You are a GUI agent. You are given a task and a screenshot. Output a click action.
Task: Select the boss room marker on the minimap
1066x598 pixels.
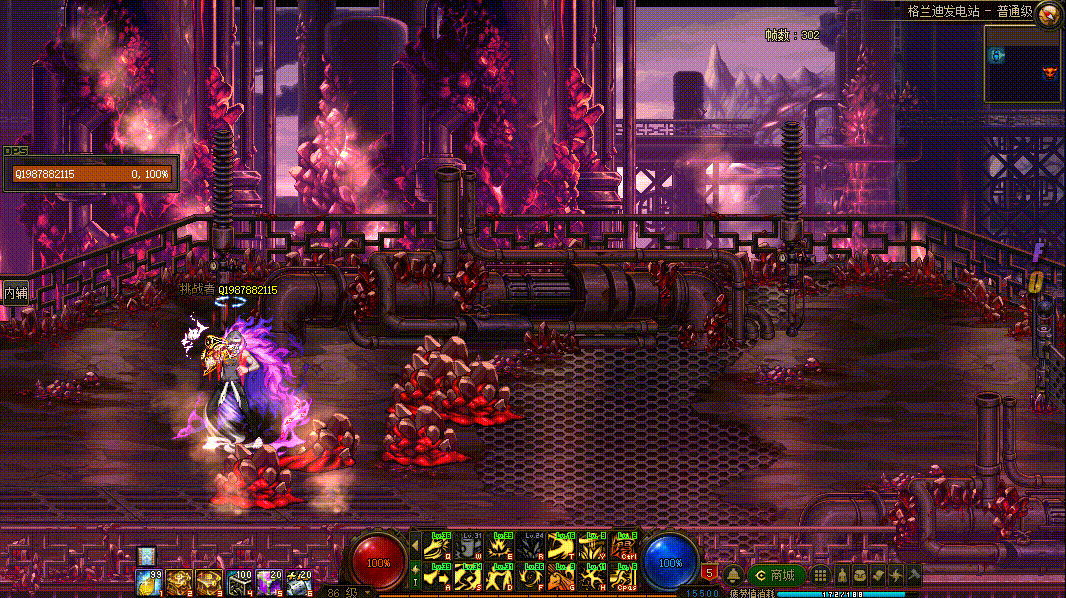point(1049,73)
